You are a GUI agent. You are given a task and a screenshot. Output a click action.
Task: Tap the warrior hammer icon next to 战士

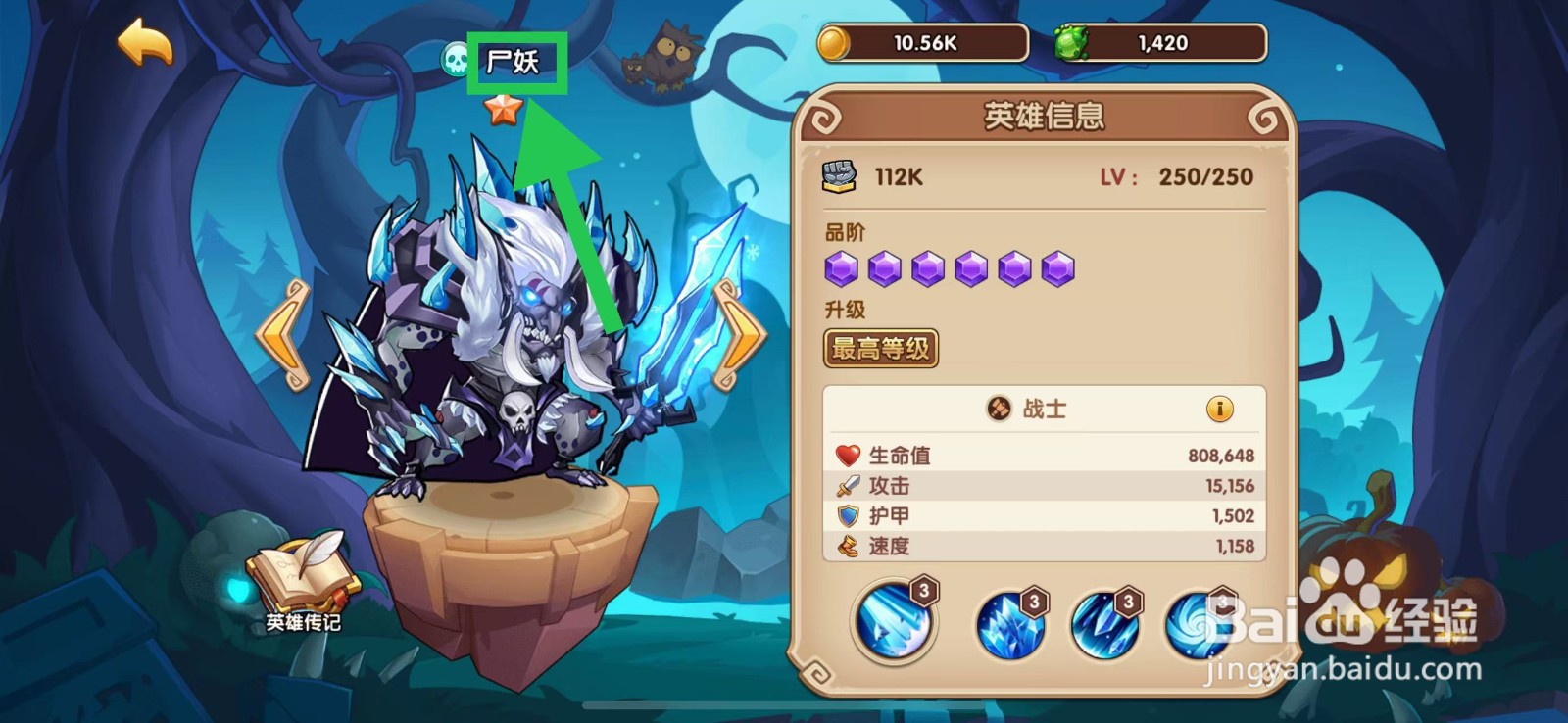click(x=1001, y=409)
